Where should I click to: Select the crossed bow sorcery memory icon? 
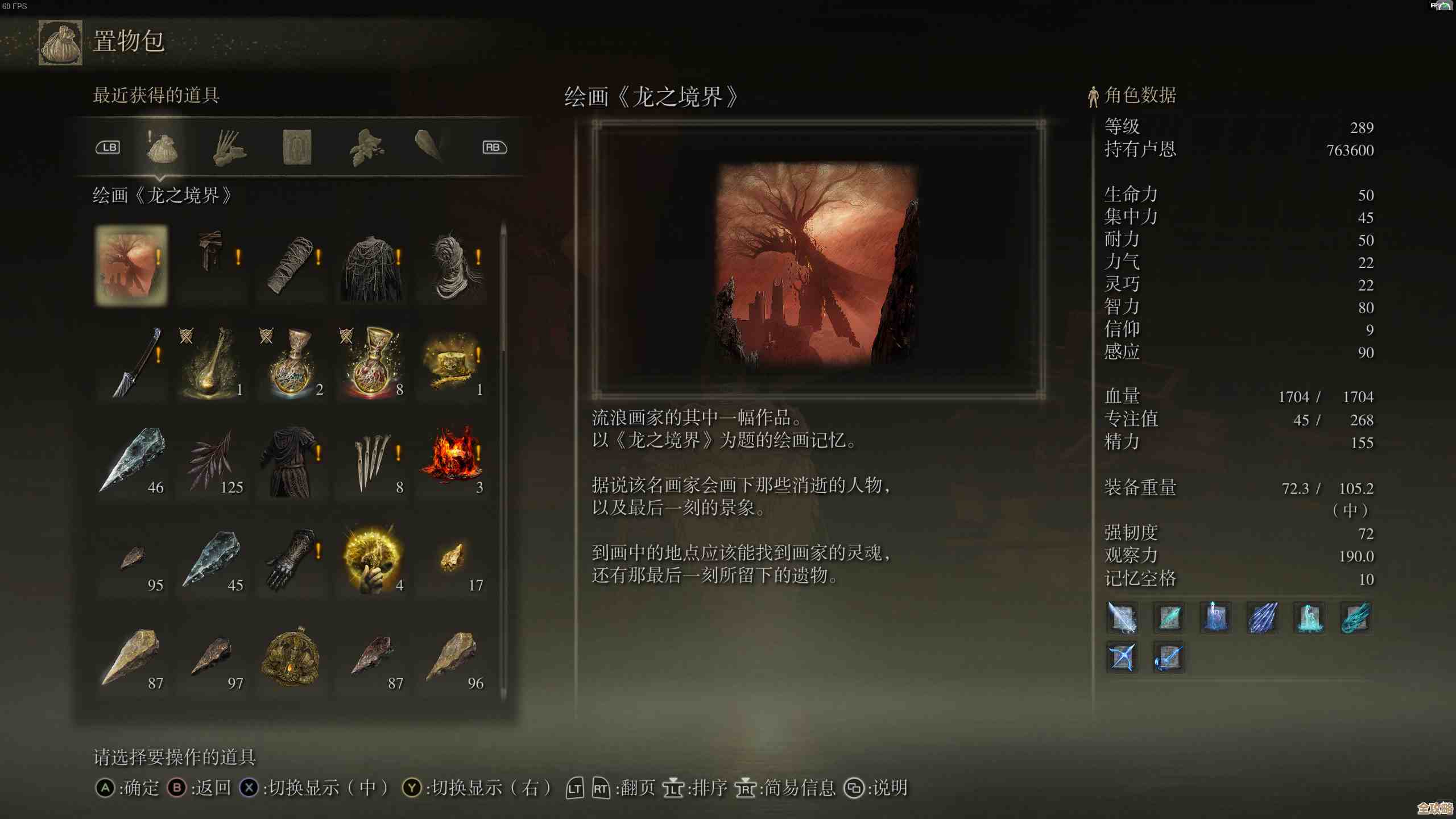1122,657
